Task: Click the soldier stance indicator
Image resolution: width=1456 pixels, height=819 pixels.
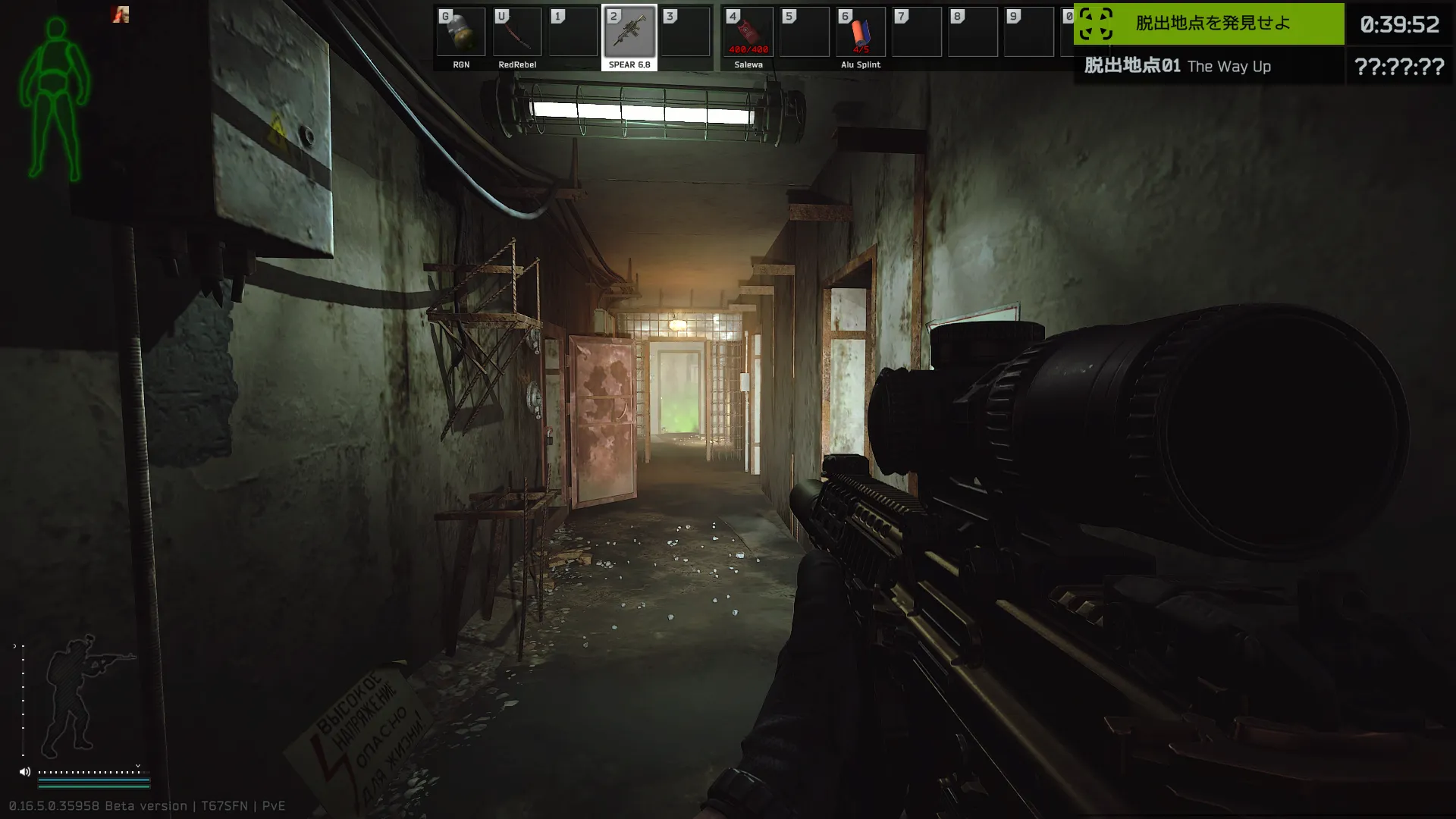Action: 83,694
